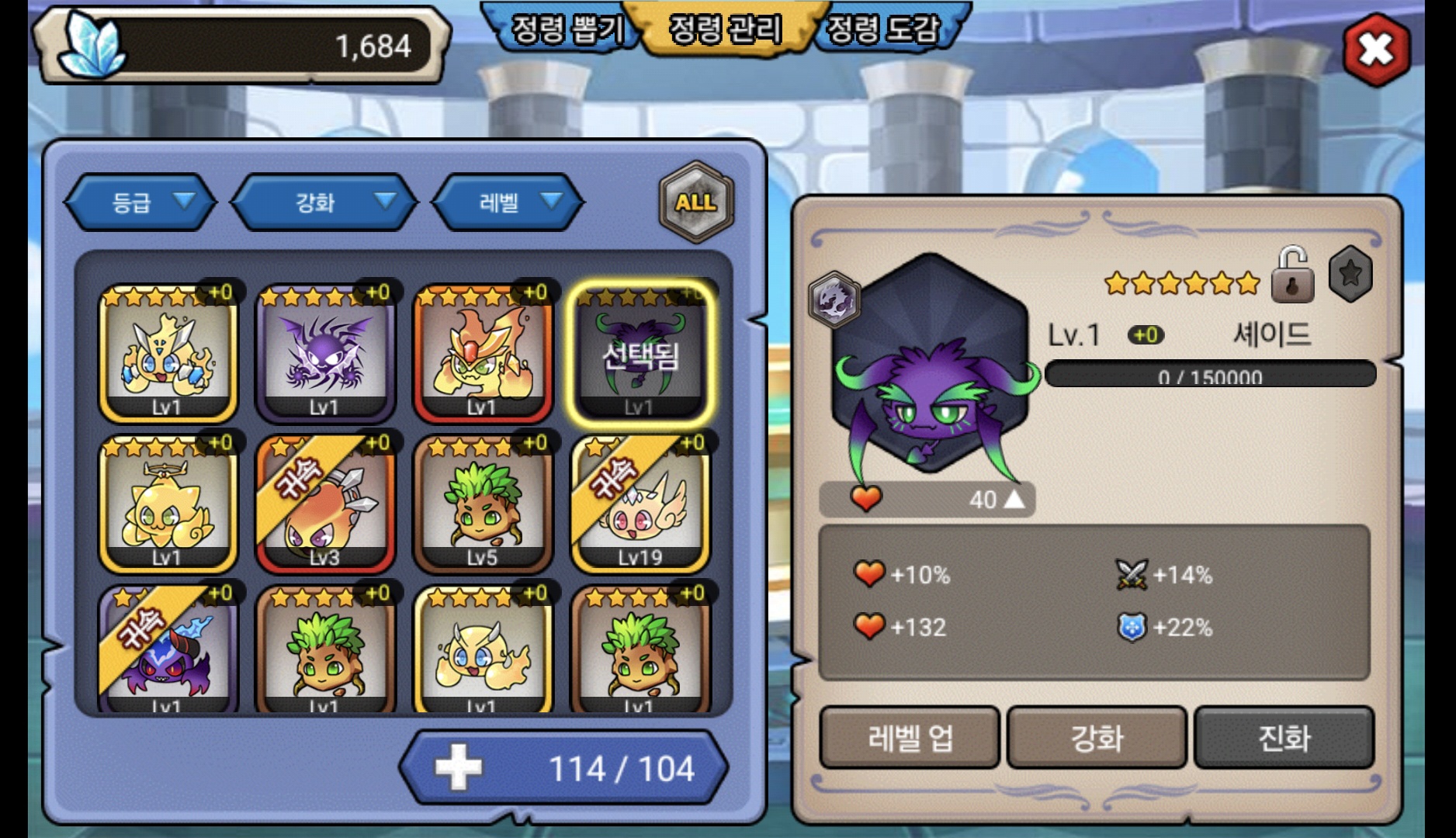
Task: Close the spirit management screen
Action: click(x=1376, y=50)
